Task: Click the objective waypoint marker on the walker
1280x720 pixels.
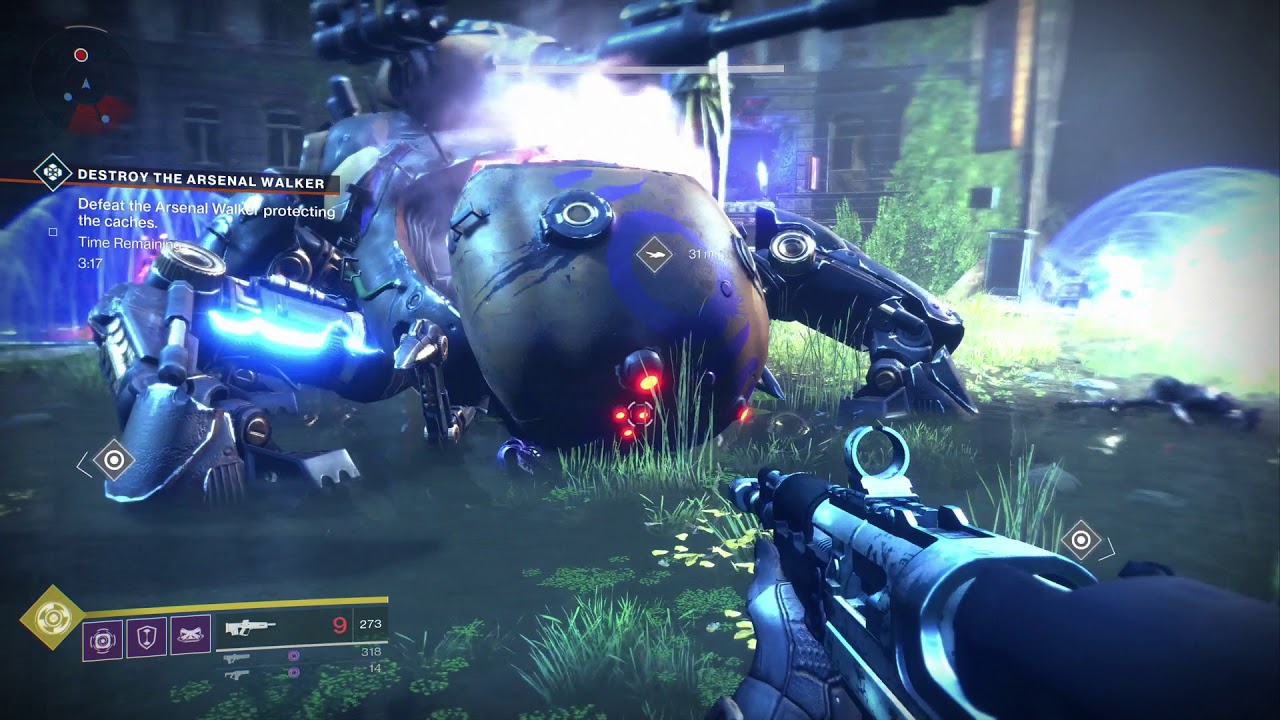Action: (x=654, y=254)
